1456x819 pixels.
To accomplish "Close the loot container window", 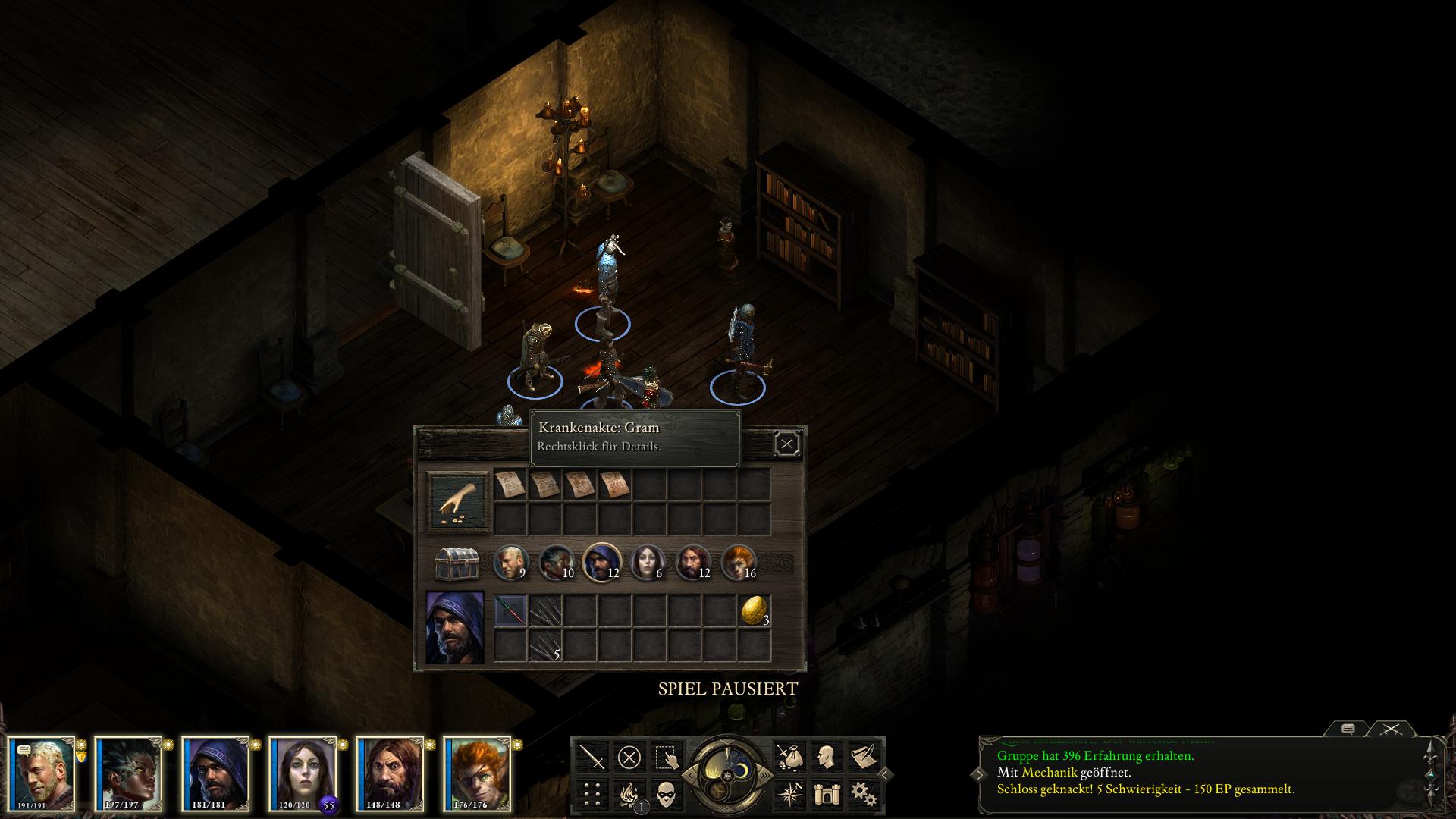I will click(x=786, y=444).
